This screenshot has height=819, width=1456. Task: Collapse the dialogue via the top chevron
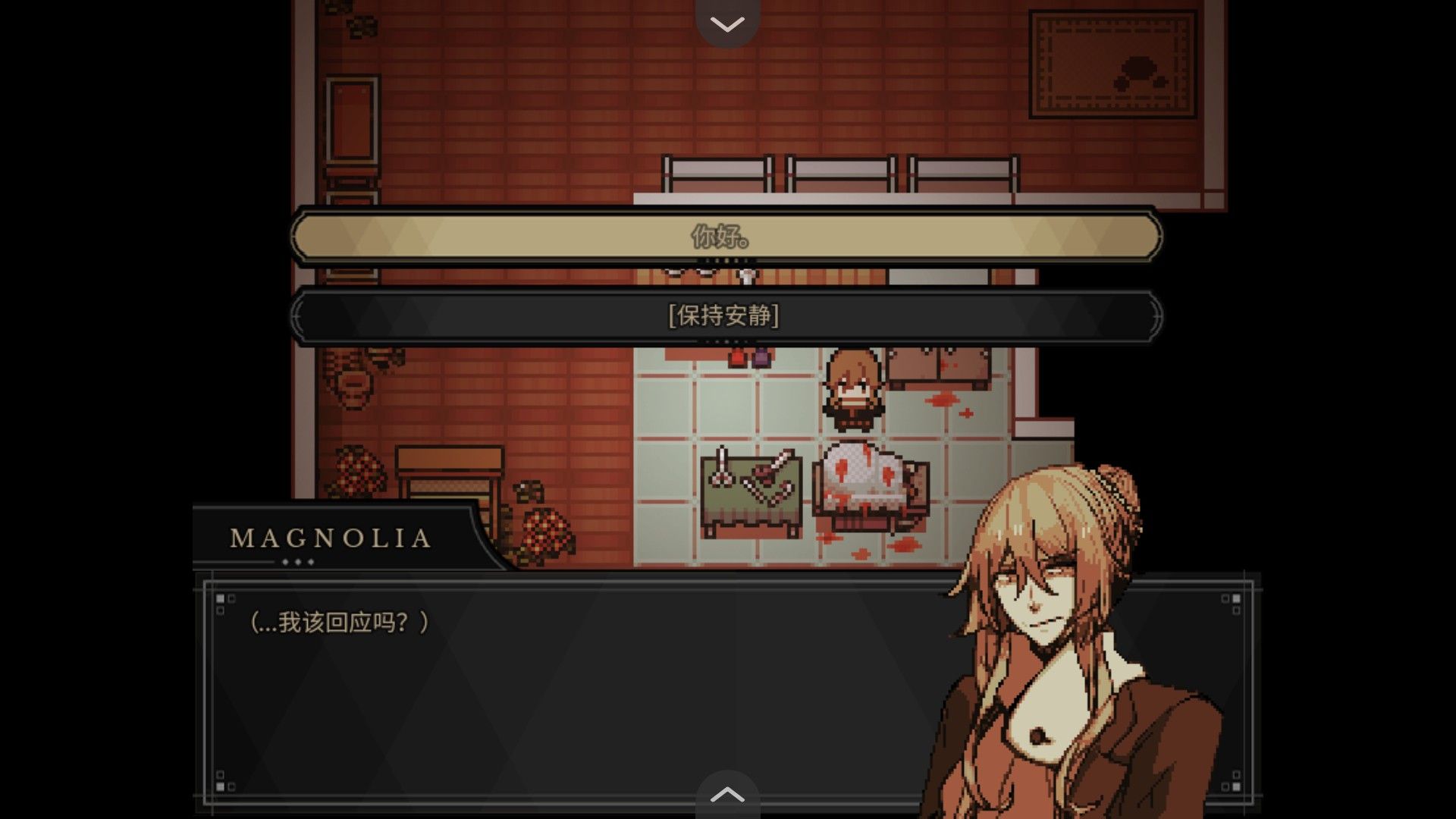tap(726, 23)
